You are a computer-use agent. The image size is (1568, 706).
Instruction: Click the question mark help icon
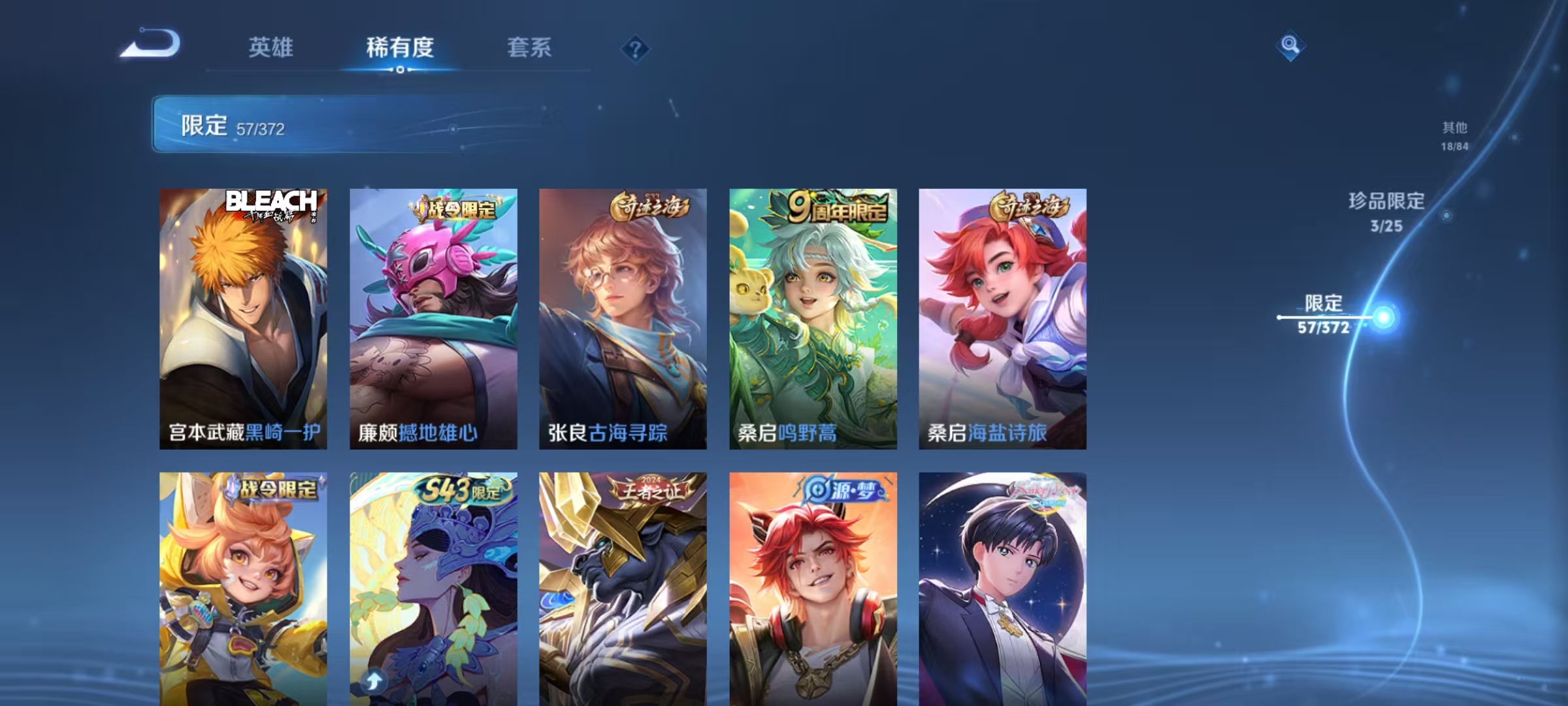click(635, 50)
